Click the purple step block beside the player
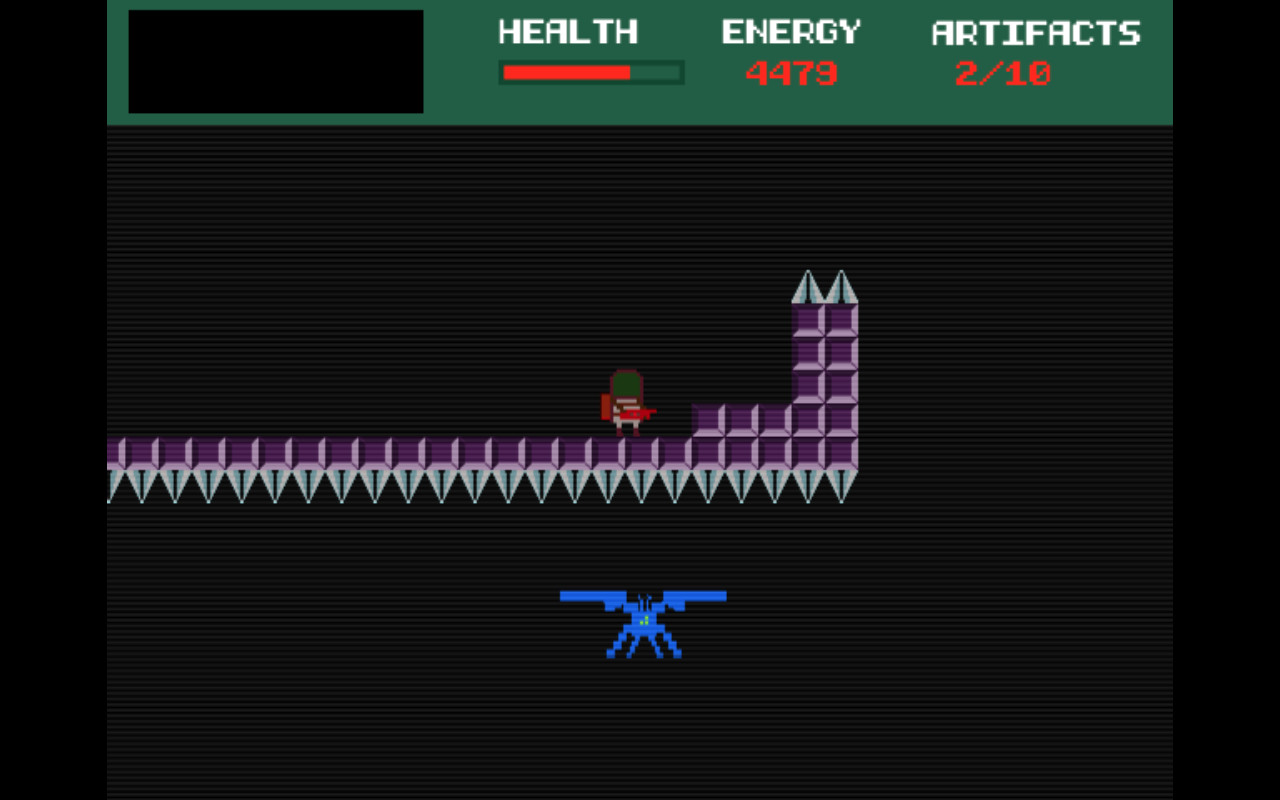 [710, 420]
